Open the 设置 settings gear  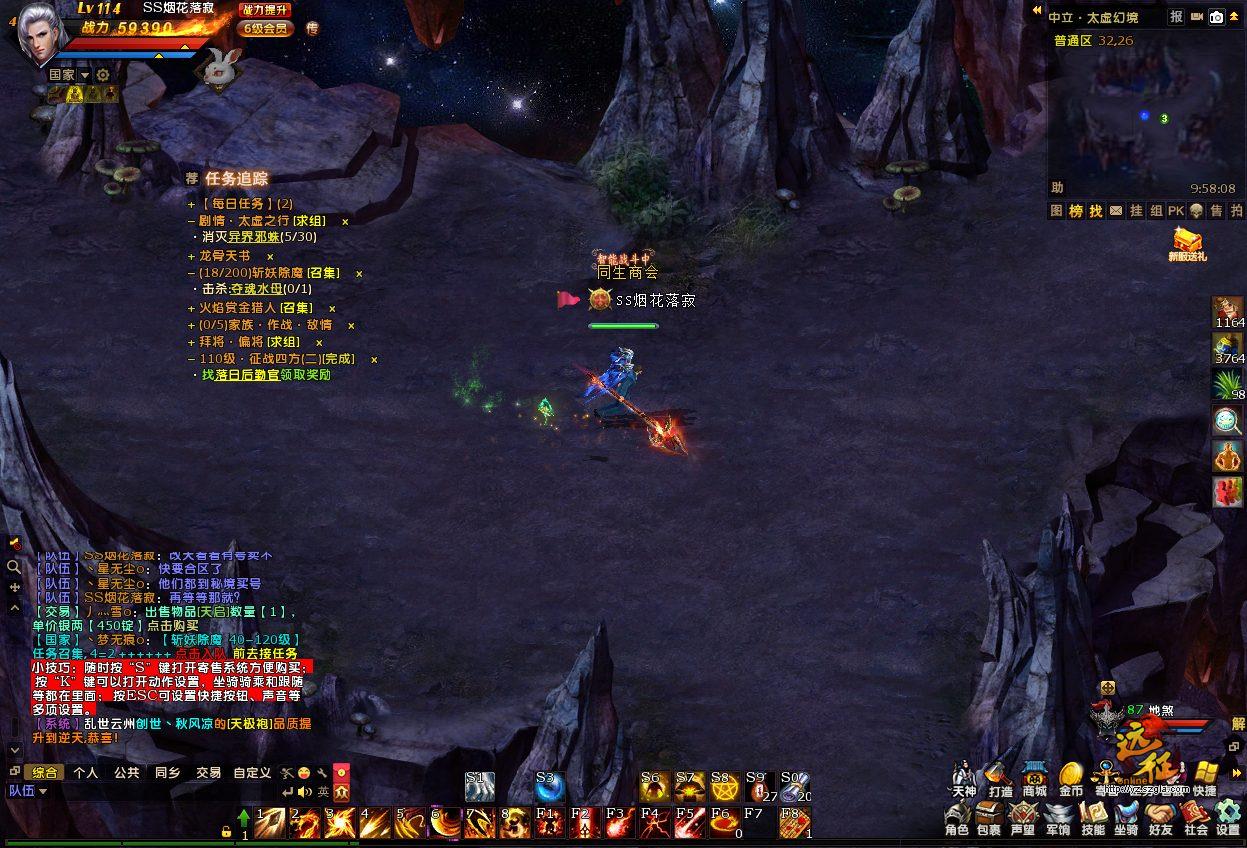coord(1228,816)
